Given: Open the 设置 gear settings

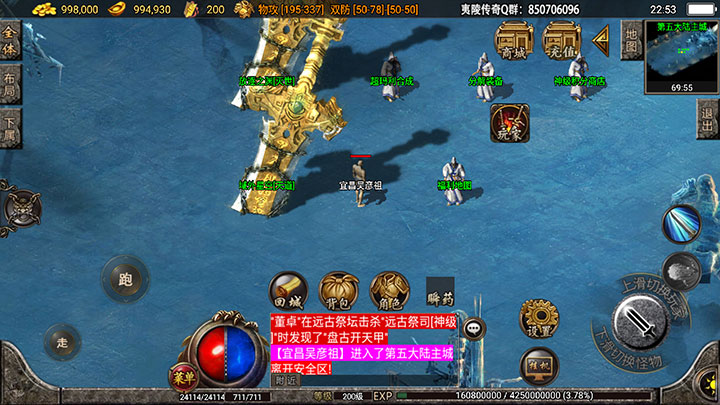Looking at the screenshot, I should tap(539, 318).
